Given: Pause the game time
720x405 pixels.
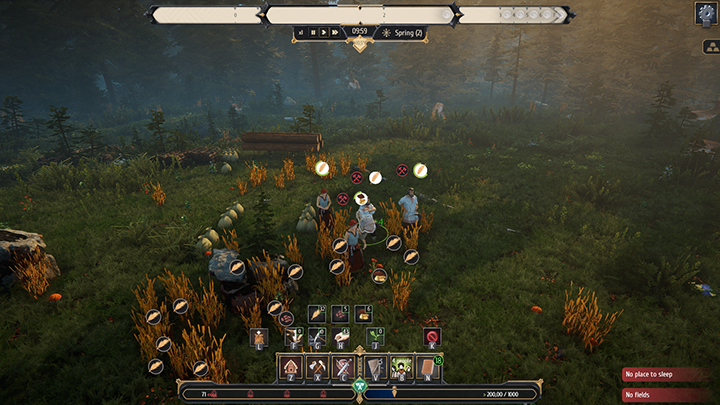Looking at the screenshot, I should [313, 33].
